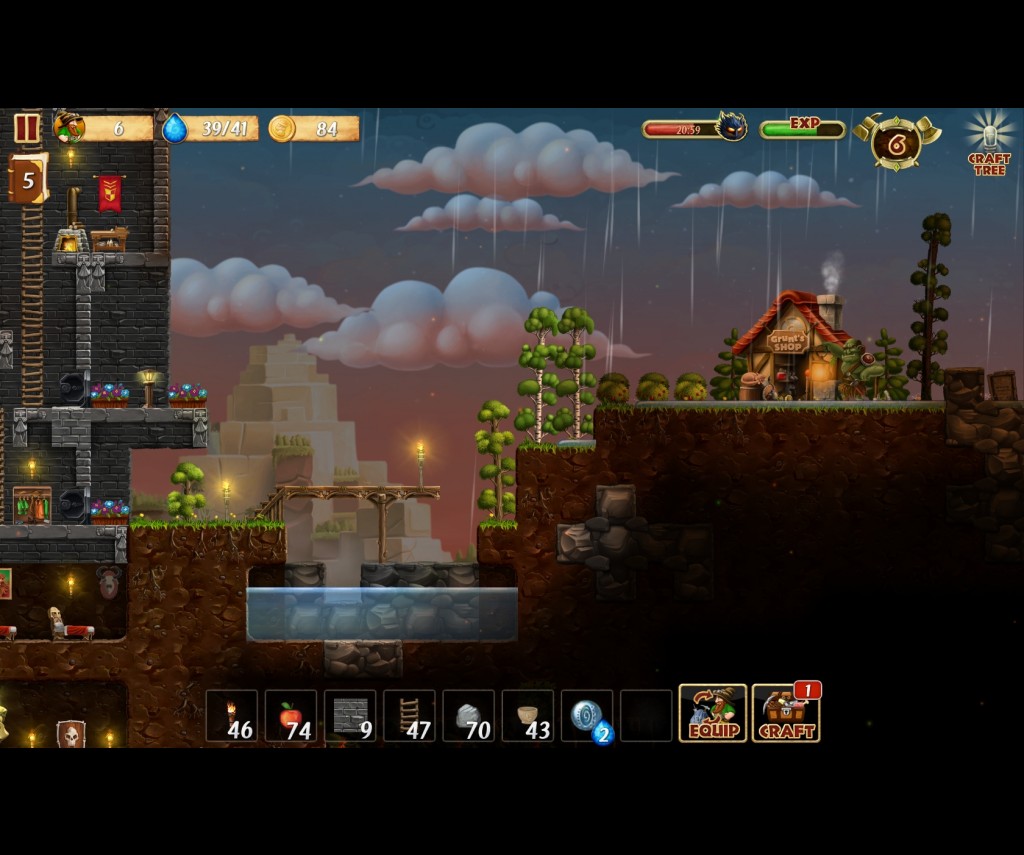Open the Equip menu
1024x855 pixels.
tap(713, 713)
